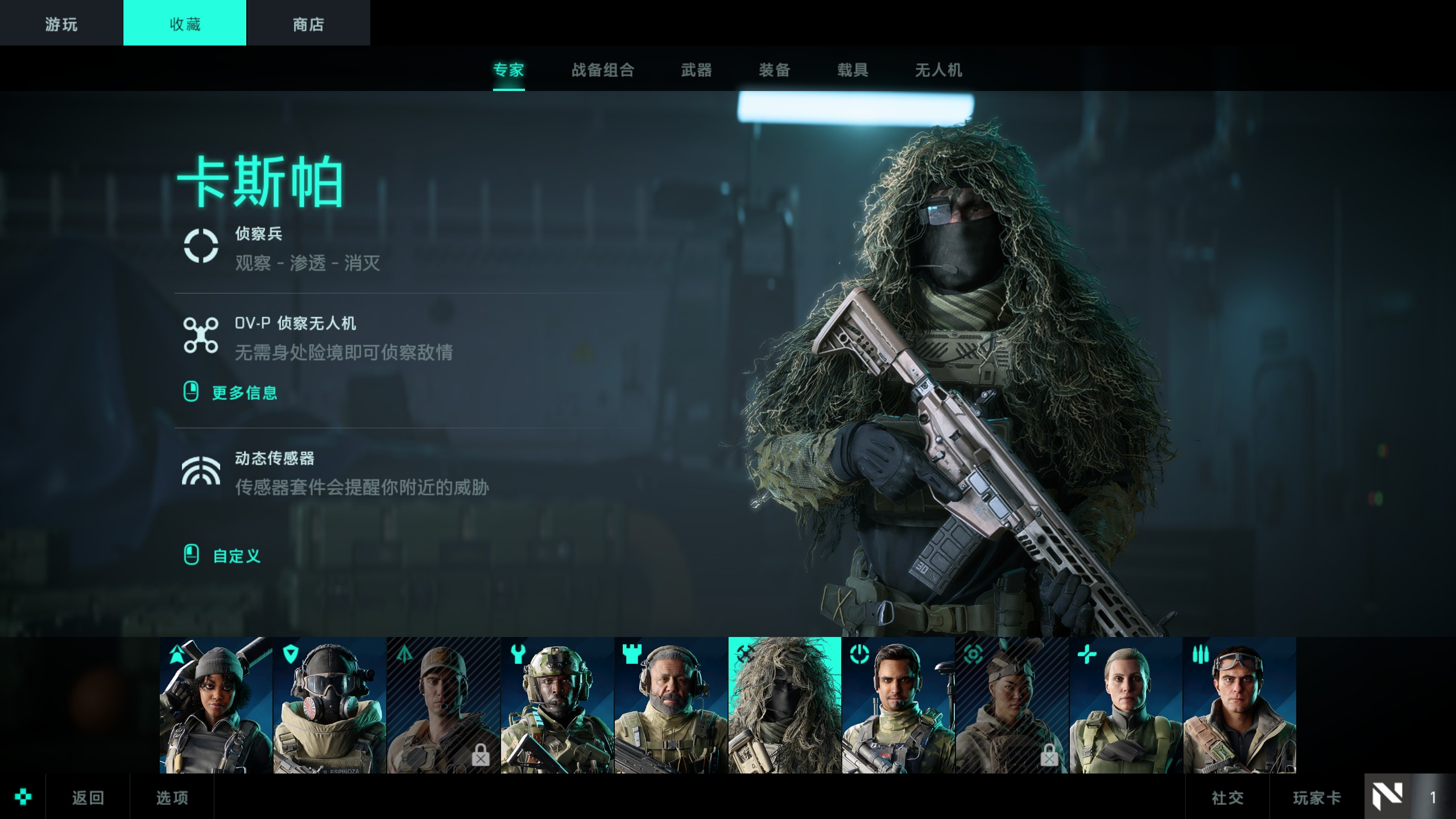The image size is (1456, 819).
Task: Choose the specialist with grey beanie
Action: [216, 705]
